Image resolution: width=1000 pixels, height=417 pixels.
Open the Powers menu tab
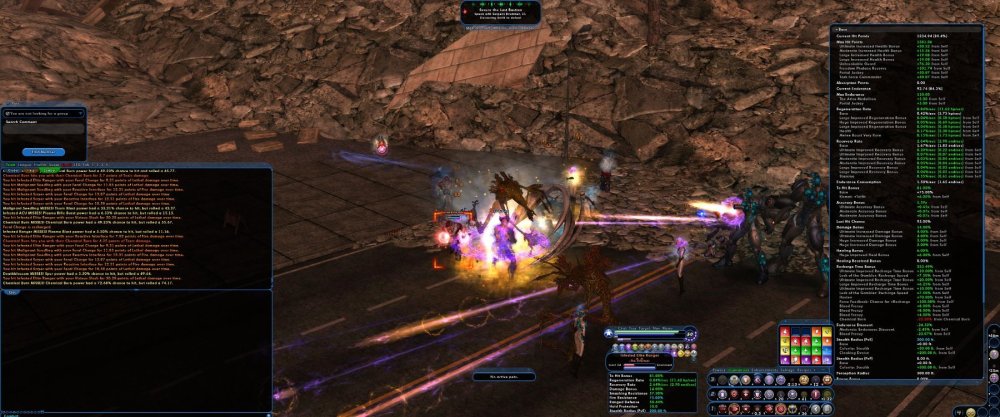click(x=716, y=370)
